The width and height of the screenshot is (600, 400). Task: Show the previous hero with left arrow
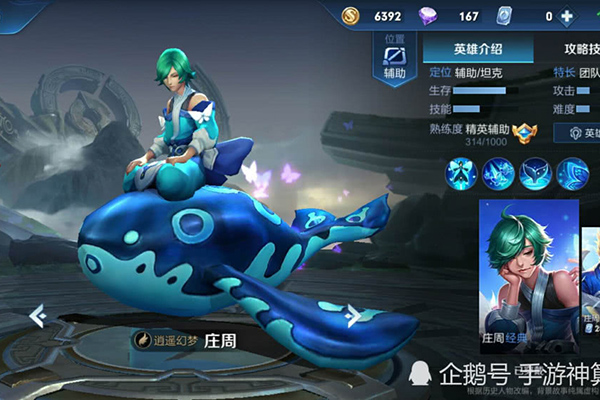(x=37, y=316)
